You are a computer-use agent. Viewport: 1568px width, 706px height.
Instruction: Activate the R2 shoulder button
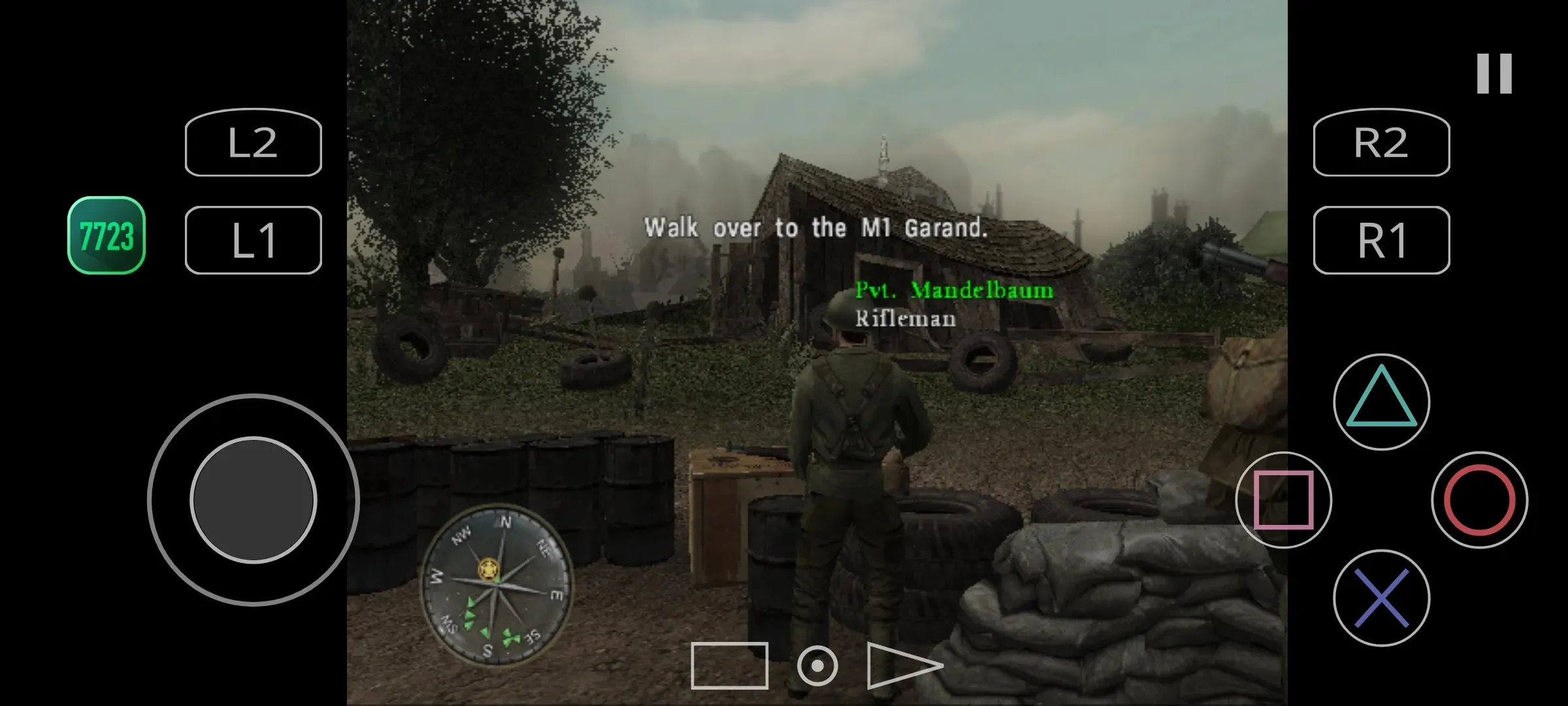[x=1381, y=143]
